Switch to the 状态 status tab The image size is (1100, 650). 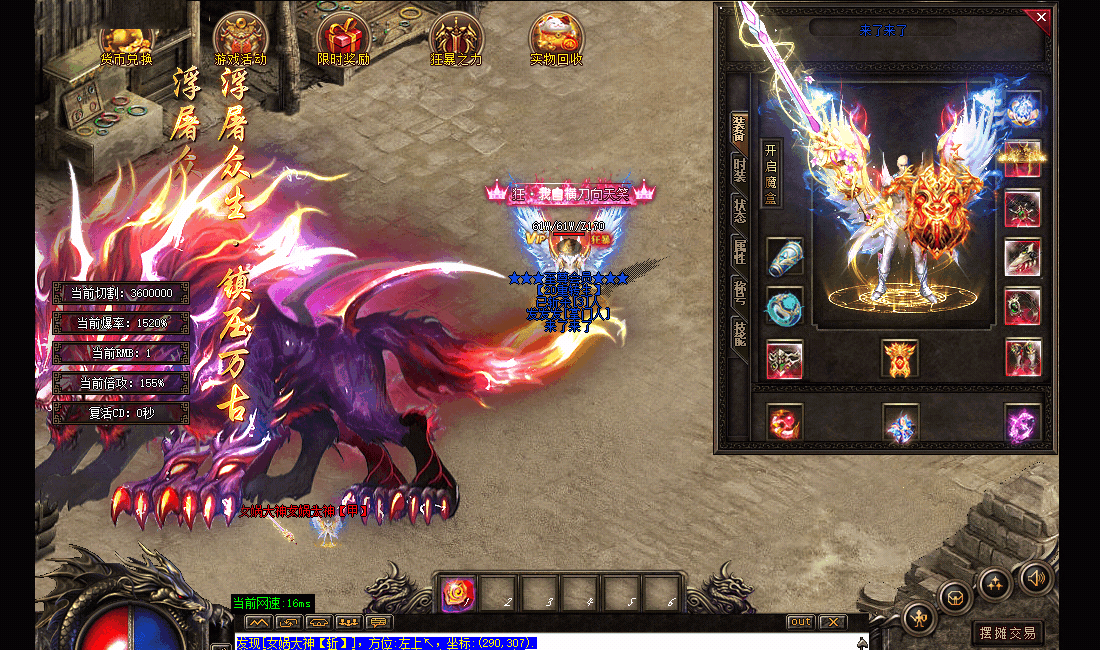point(740,212)
